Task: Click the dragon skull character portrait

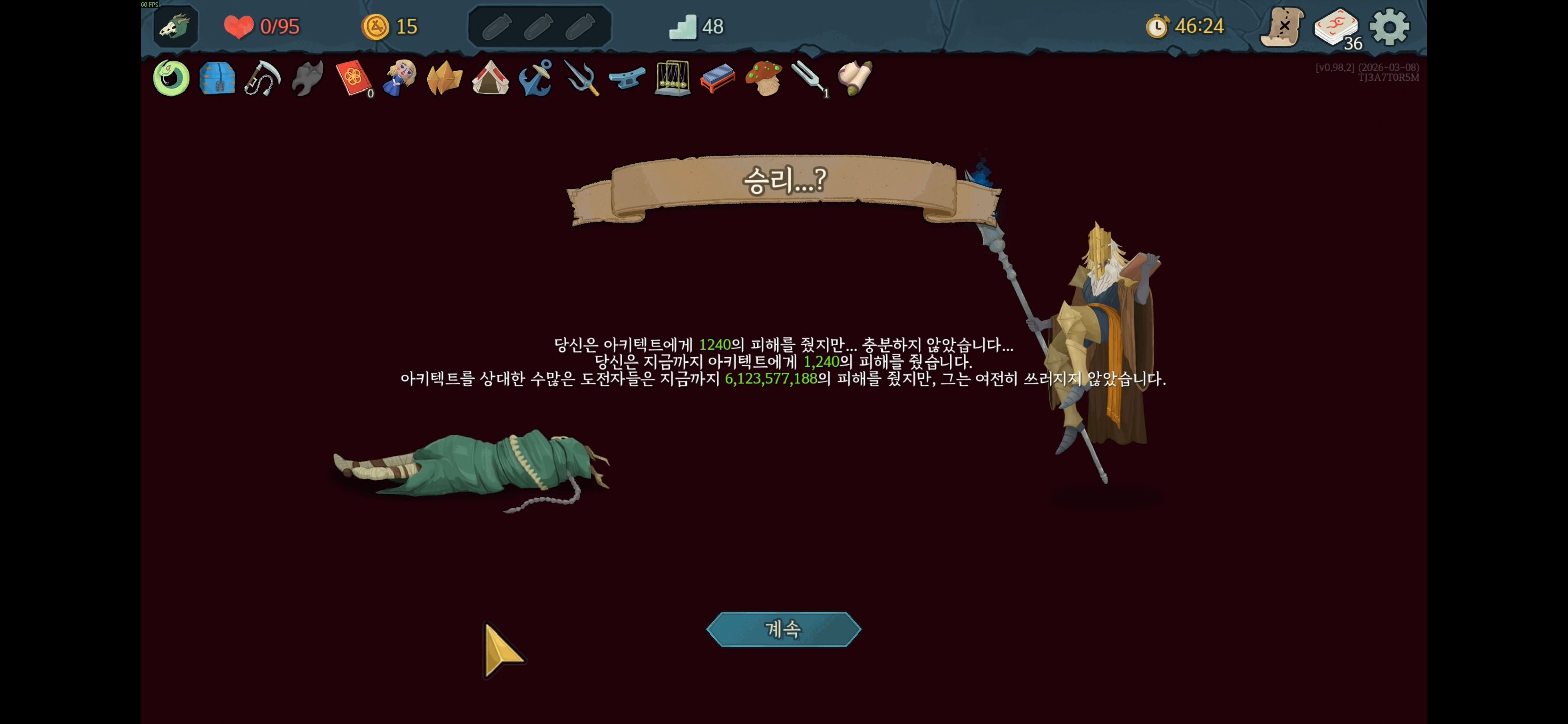Action: coord(173,26)
